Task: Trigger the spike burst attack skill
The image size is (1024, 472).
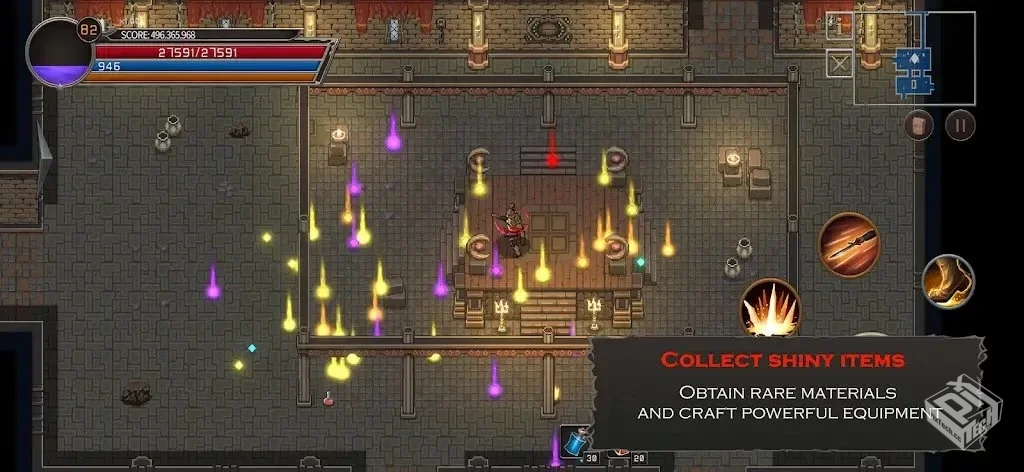Action: [770, 308]
